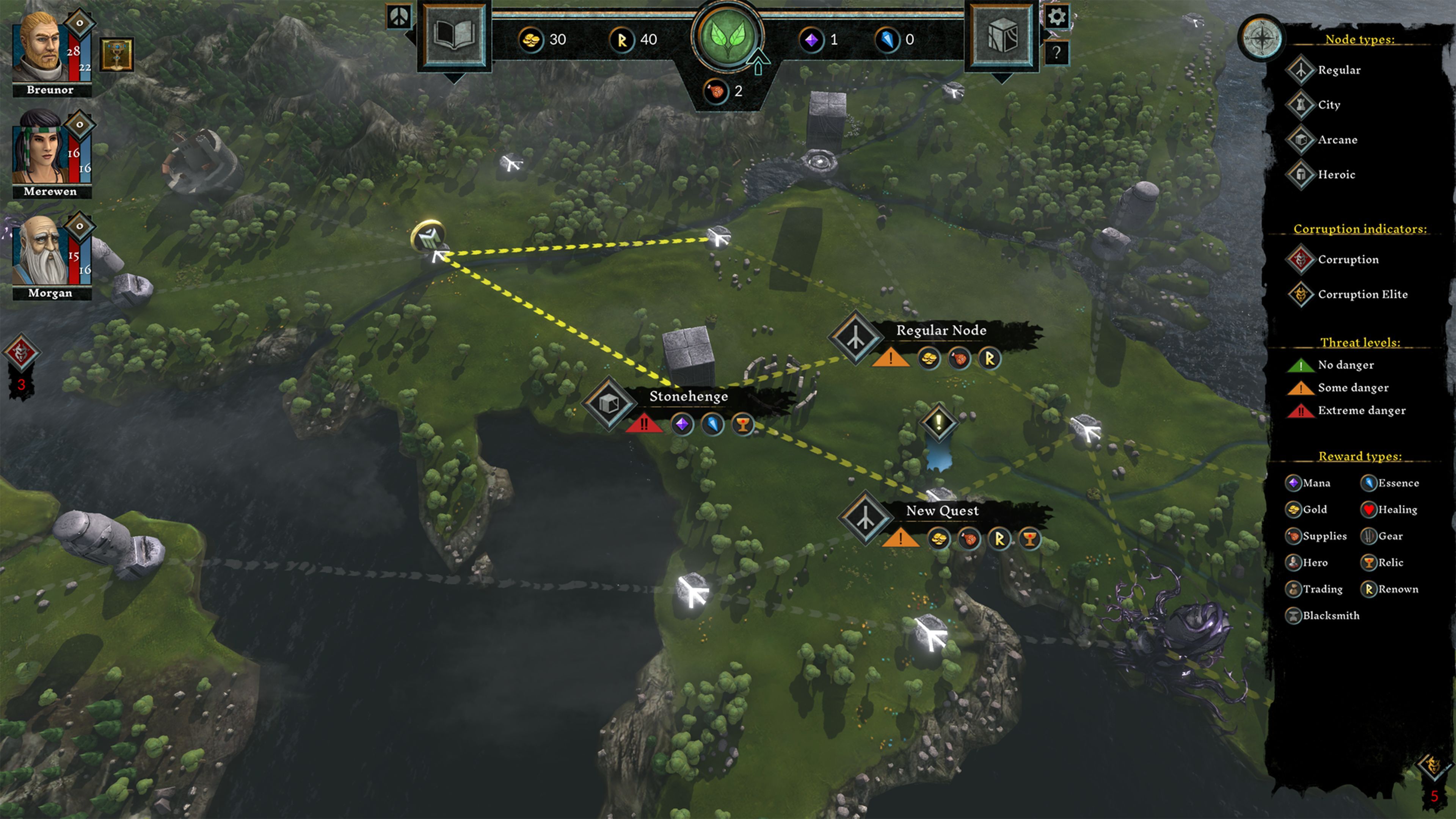Open the Stonehenge node on the map
Viewport: 1456px width, 819px height.
(609, 405)
